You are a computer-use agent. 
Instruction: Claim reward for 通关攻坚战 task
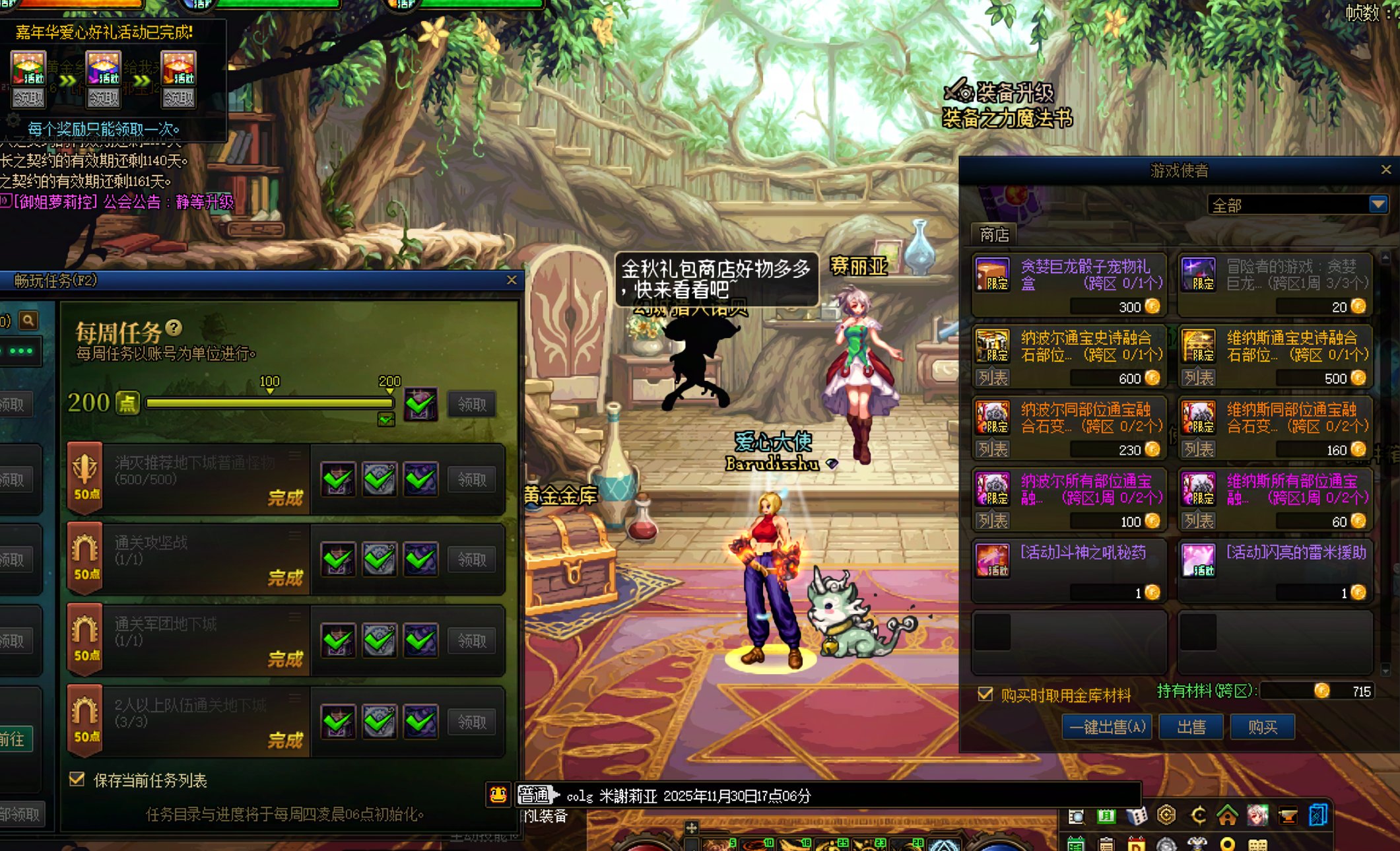tap(471, 560)
